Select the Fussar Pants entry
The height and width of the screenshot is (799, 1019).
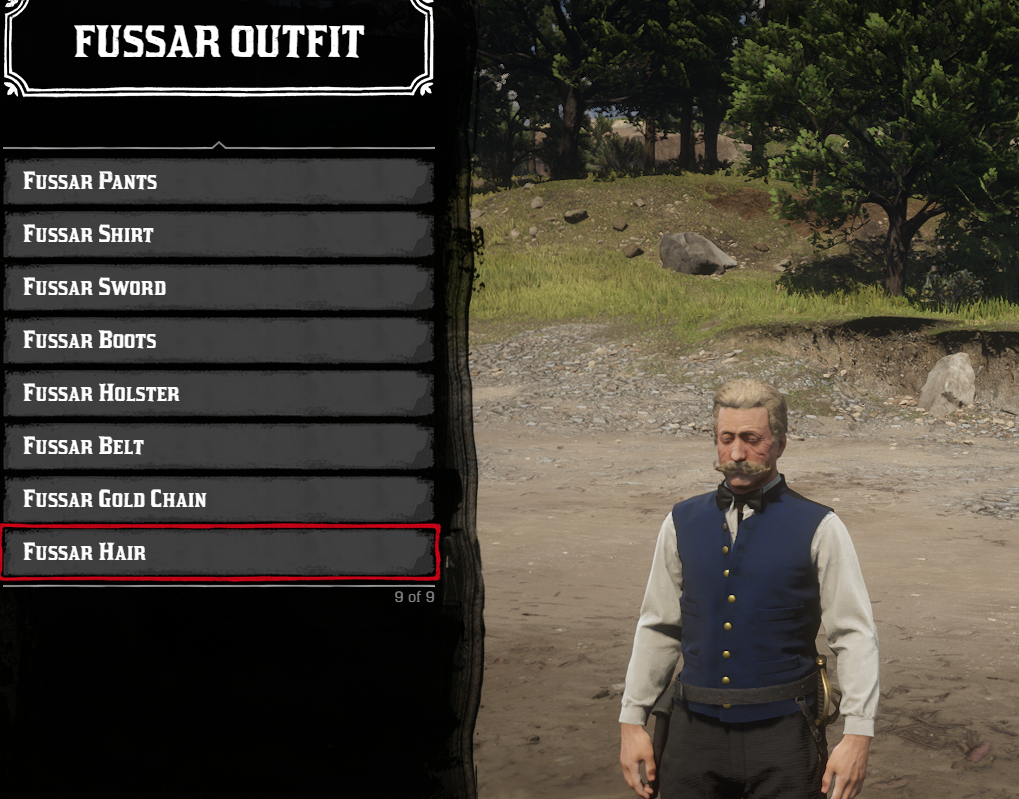(x=219, y=182)
